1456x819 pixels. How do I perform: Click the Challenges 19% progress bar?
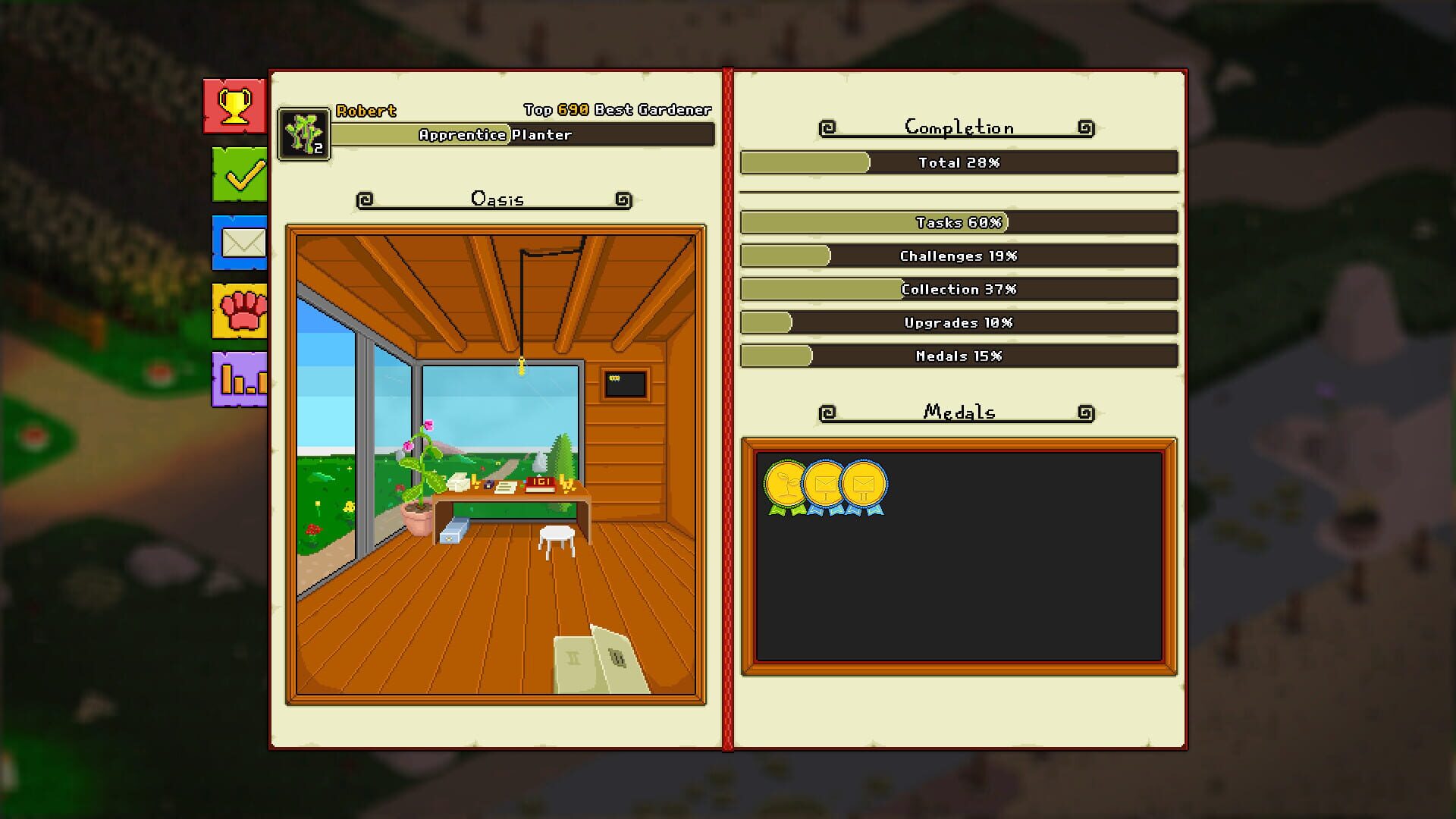(x=959, y=256)
